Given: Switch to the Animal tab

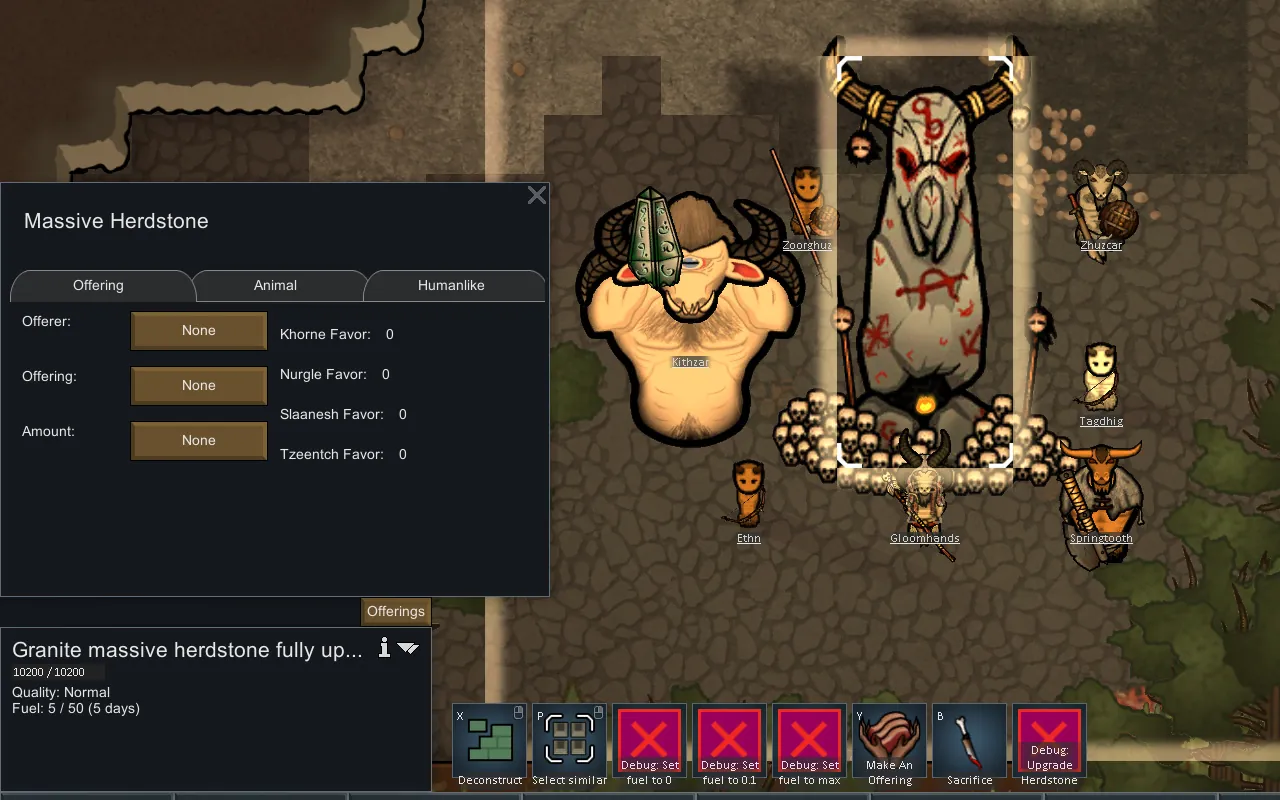Looking at the screenshot, I should coord(275,285).
